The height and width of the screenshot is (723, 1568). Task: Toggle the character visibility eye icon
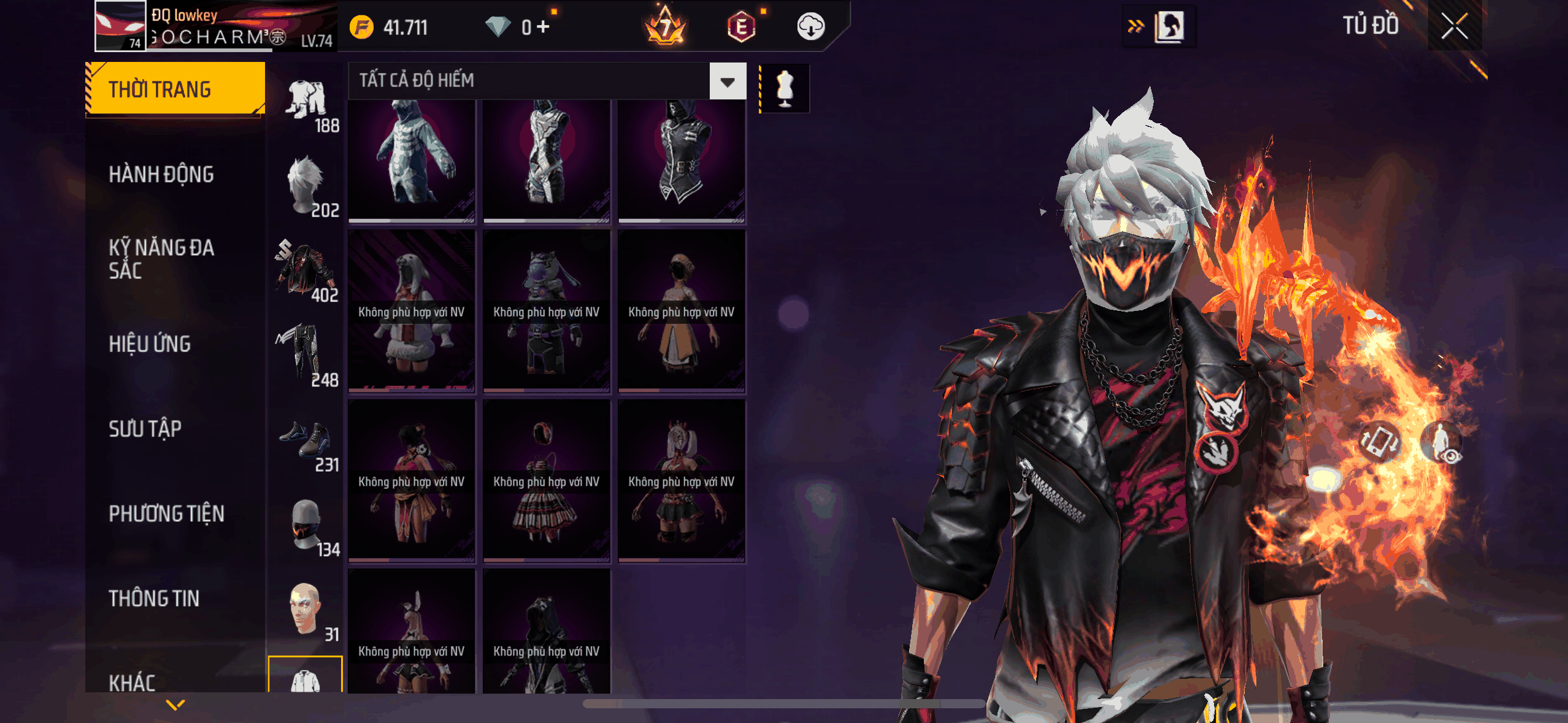[1443, 443]
